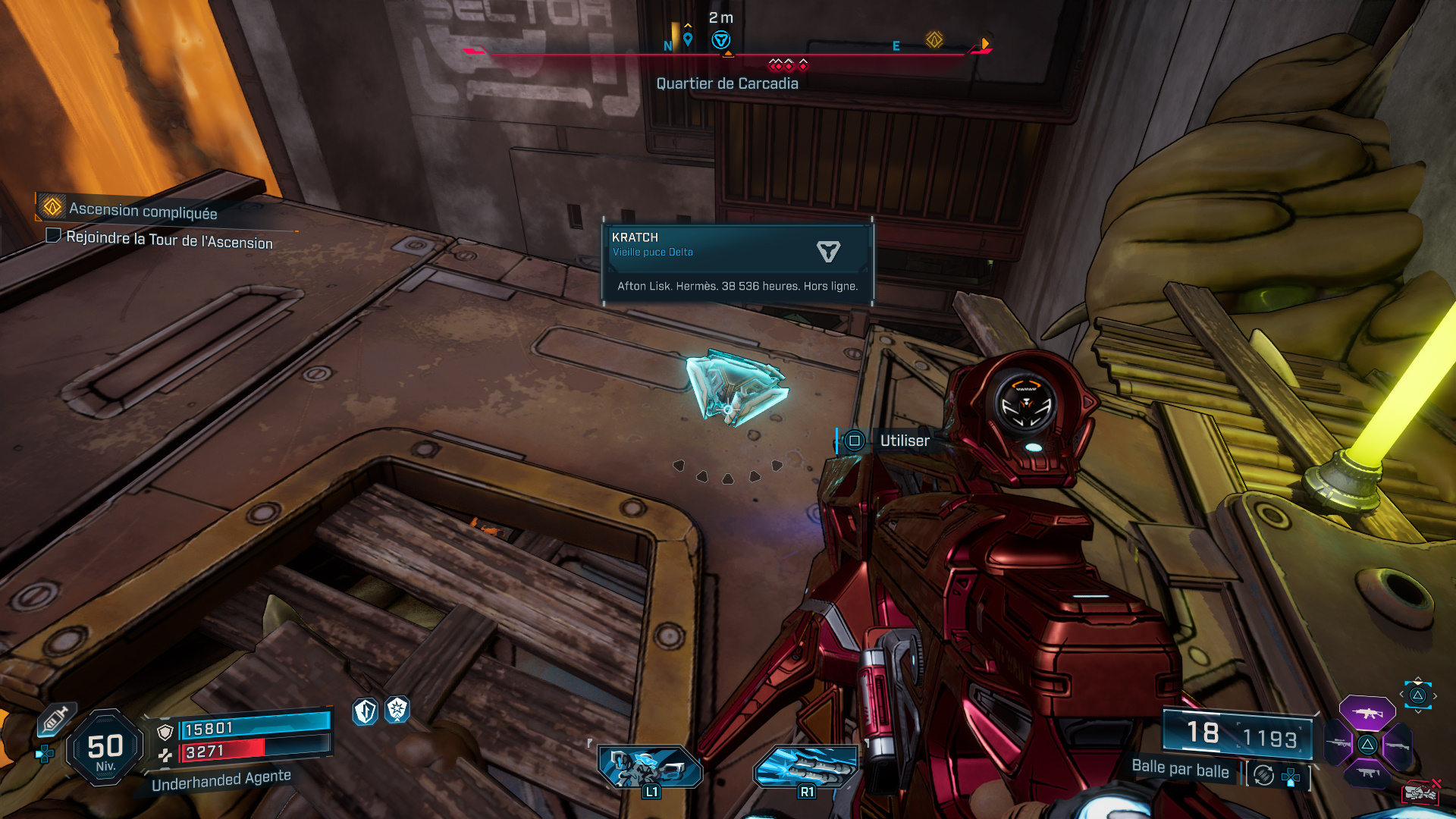The image size is (1456, 819).
Task: Click the lightning shield buff icon
Action: tap(366, 711)
